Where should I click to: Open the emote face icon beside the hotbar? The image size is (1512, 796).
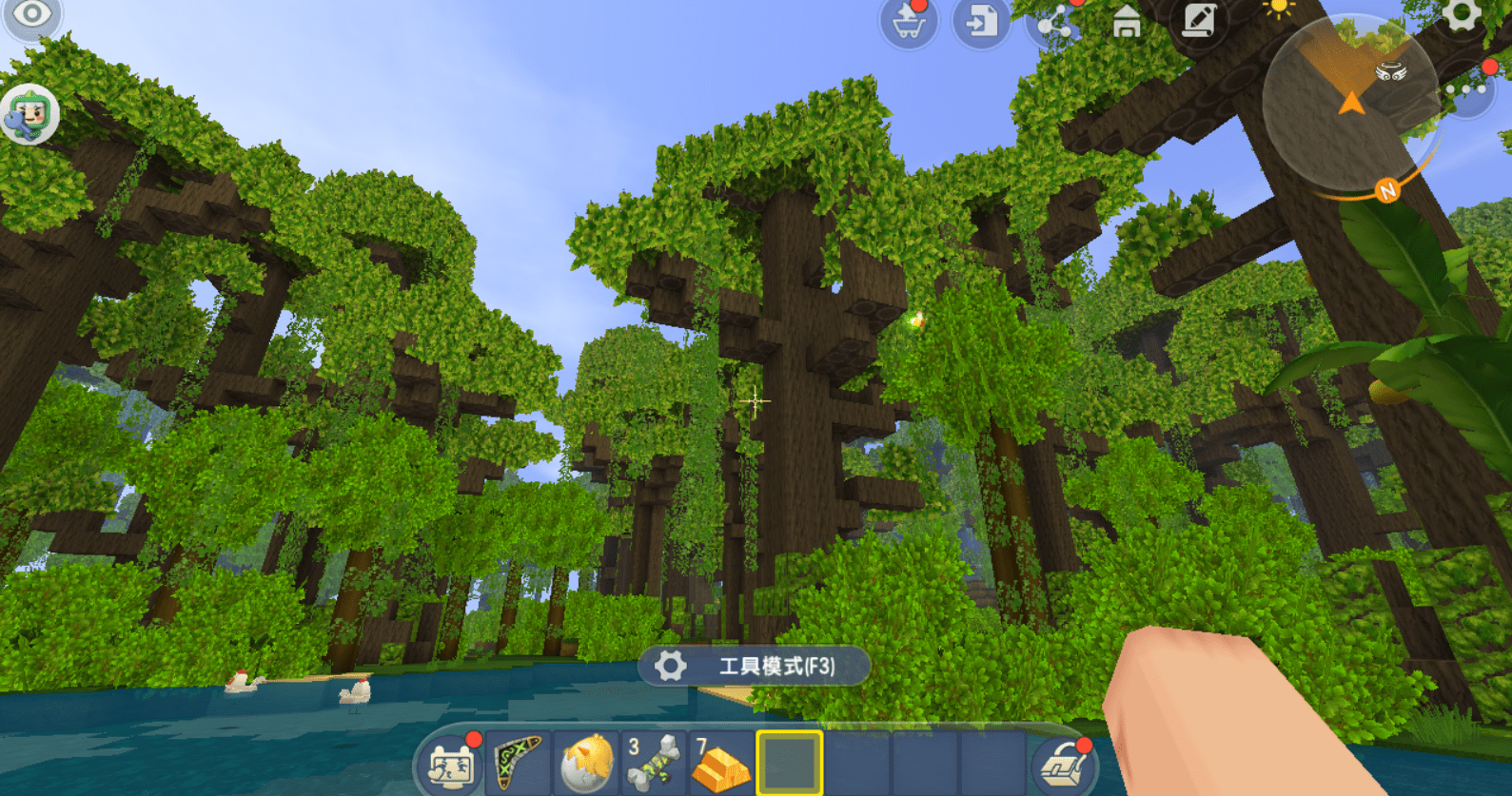[x=451, y=765]
